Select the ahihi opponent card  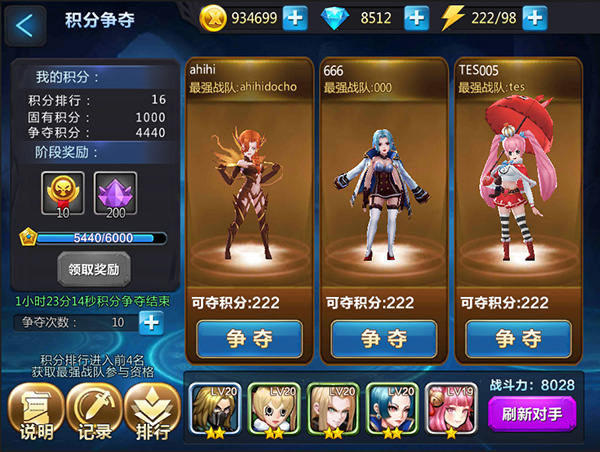pyautogui.click(x=249, y=180)
